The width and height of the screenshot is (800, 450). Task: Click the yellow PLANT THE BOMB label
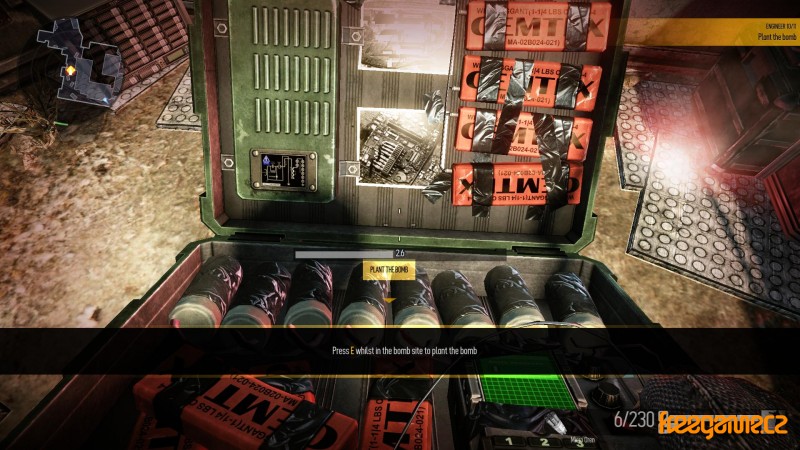tap(389, 270)
